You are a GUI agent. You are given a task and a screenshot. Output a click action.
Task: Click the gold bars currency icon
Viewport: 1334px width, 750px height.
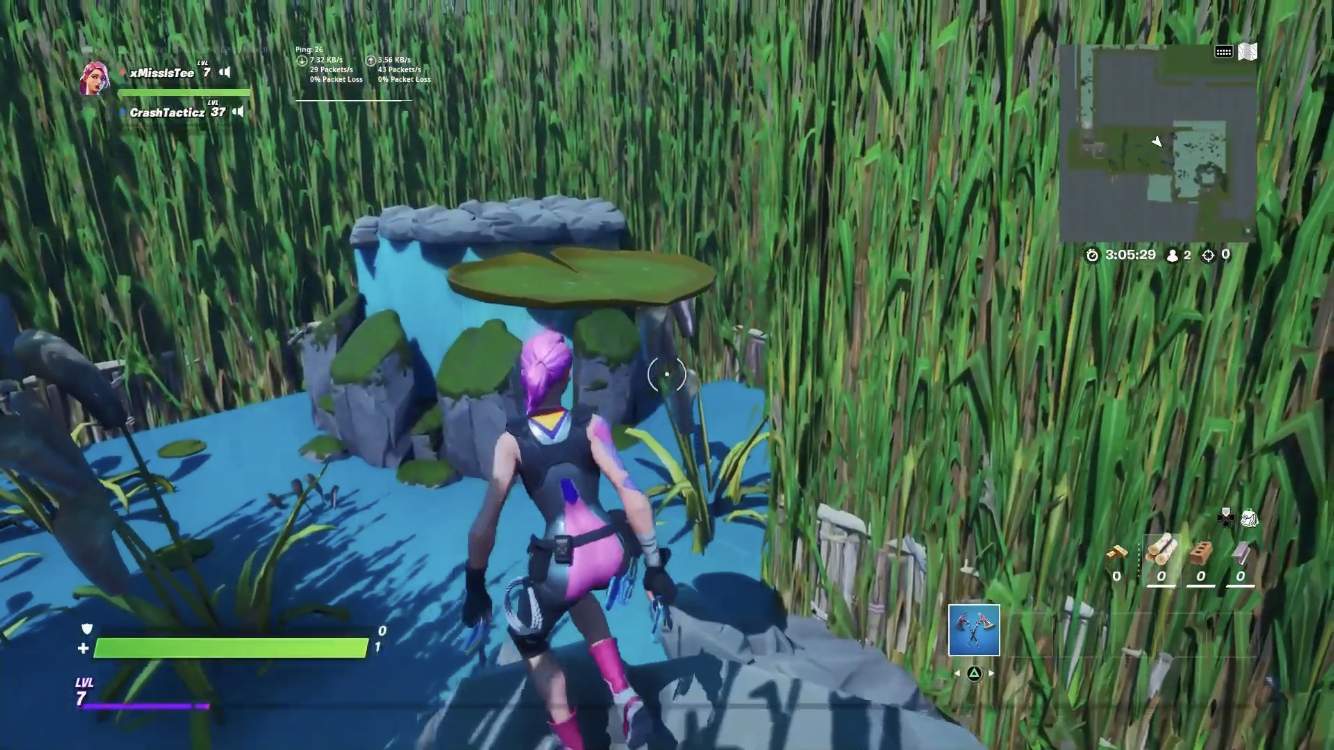[x=1117, y=551]
